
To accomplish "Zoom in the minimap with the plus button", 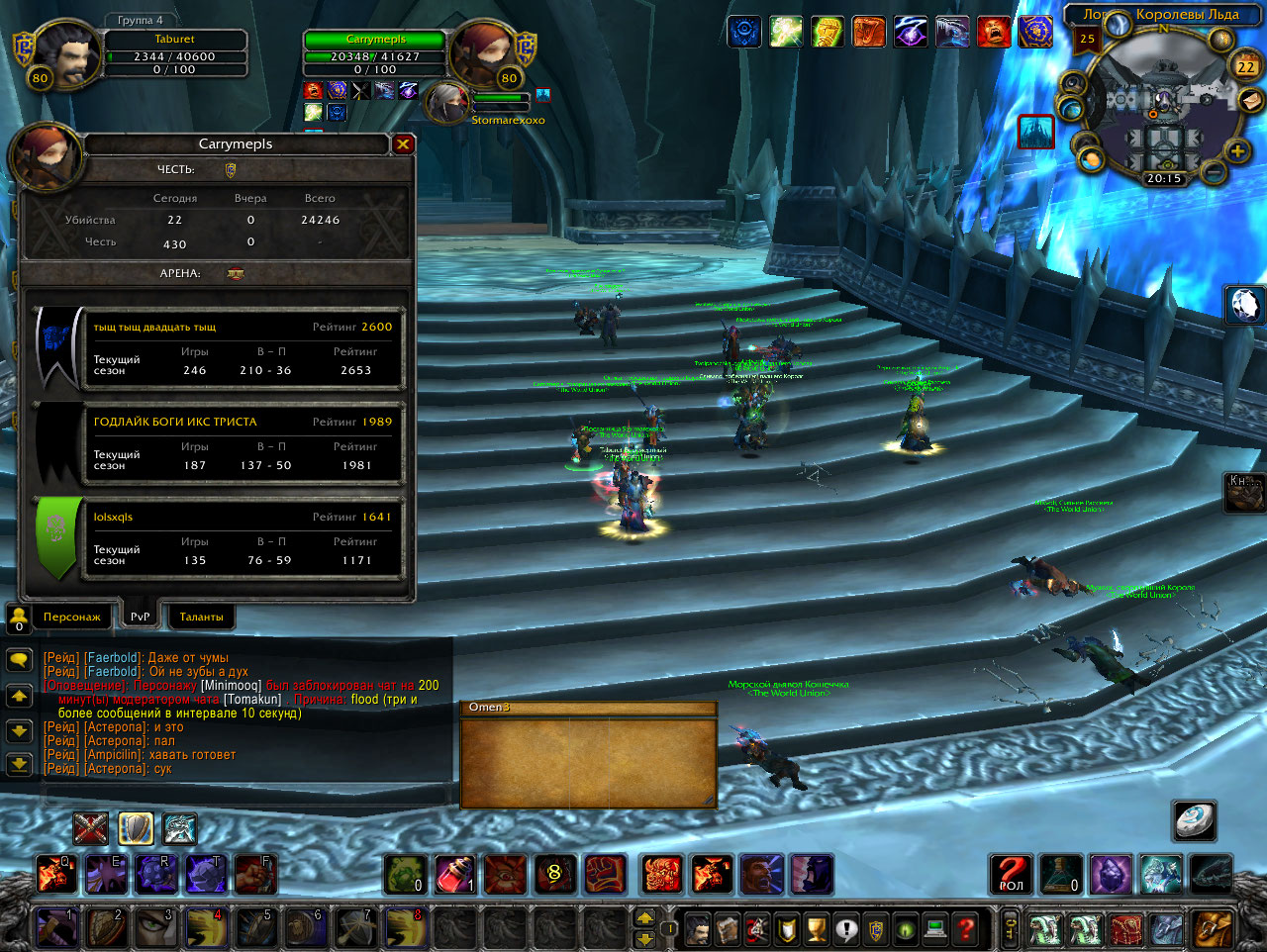I will 1237,151.
